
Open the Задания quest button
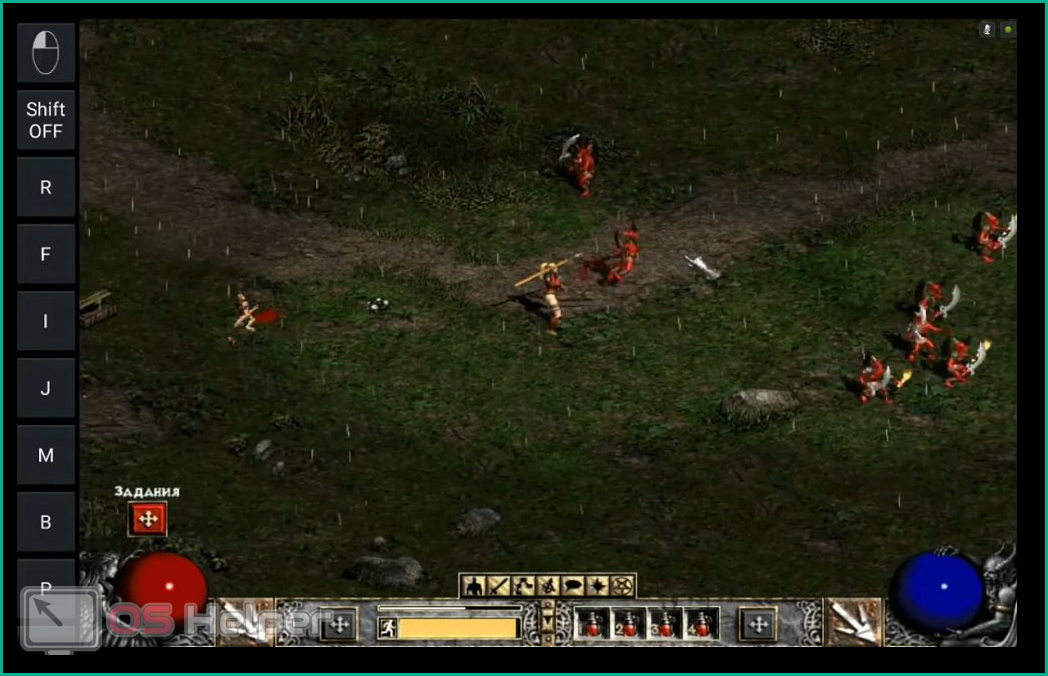pyautogui.click(x=148, y=518)
